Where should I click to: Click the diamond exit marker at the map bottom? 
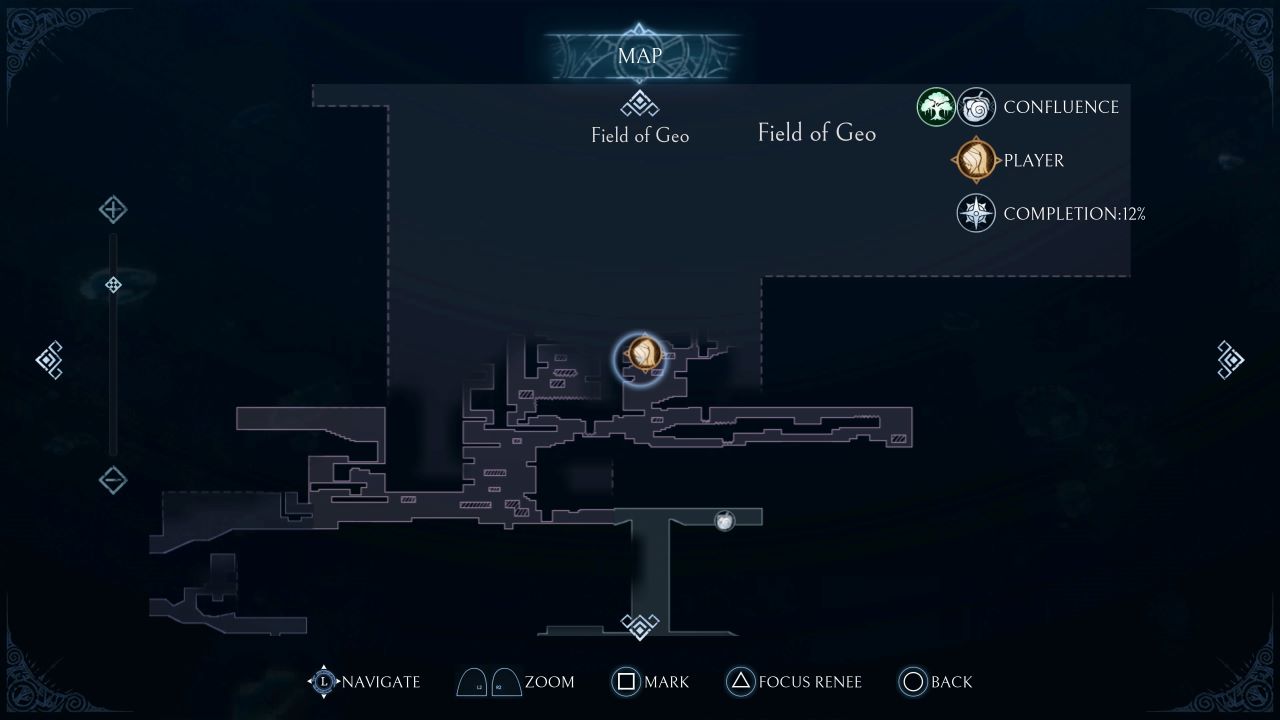click(639, 627)
